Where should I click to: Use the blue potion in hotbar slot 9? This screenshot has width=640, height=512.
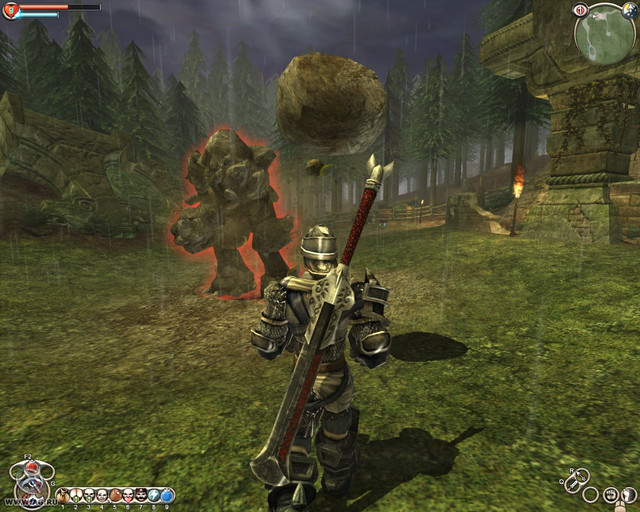pyautogui.click(x=167, y=495)
